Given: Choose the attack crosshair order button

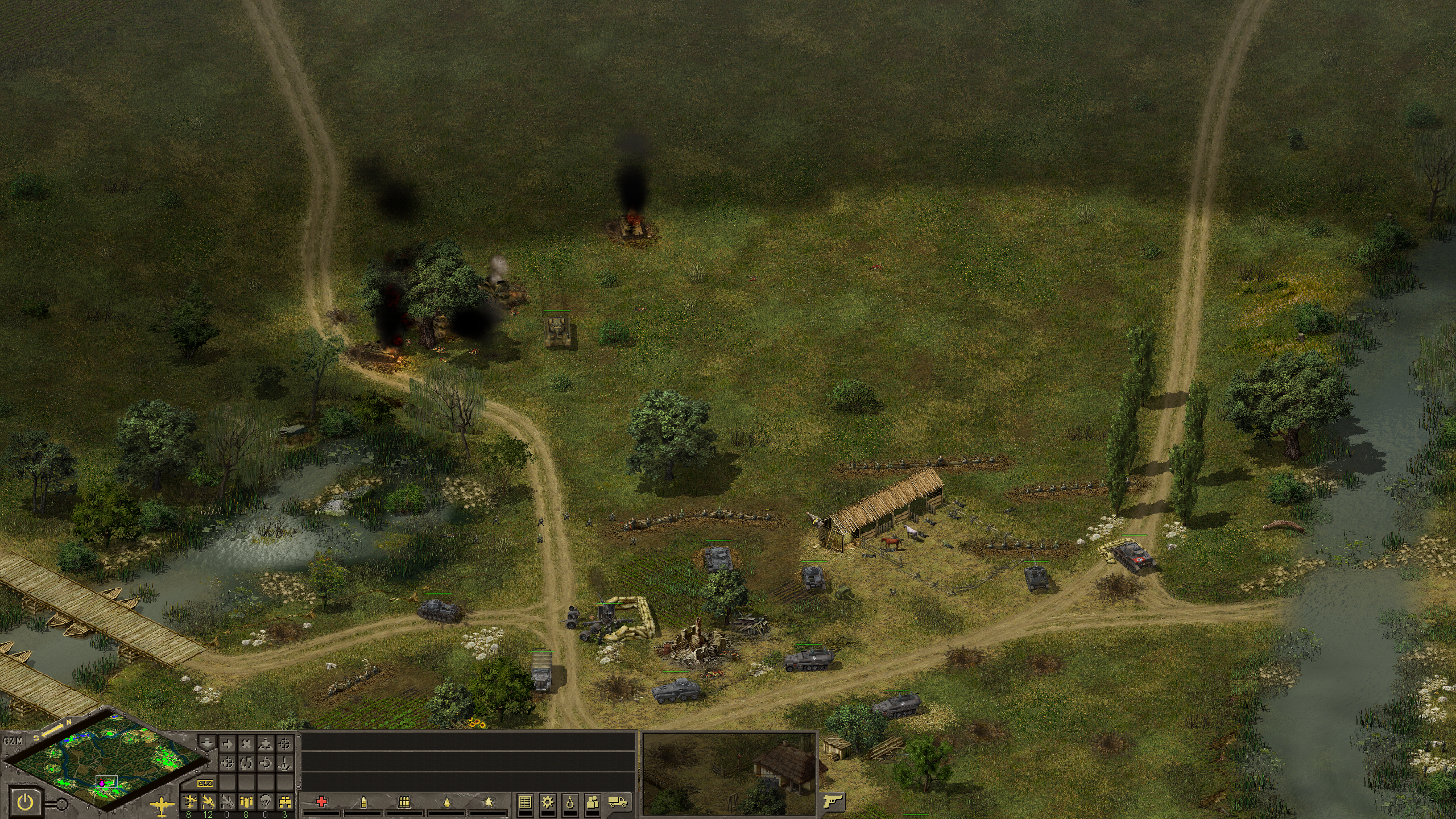Looking at the screenshot, I should 286,743.
